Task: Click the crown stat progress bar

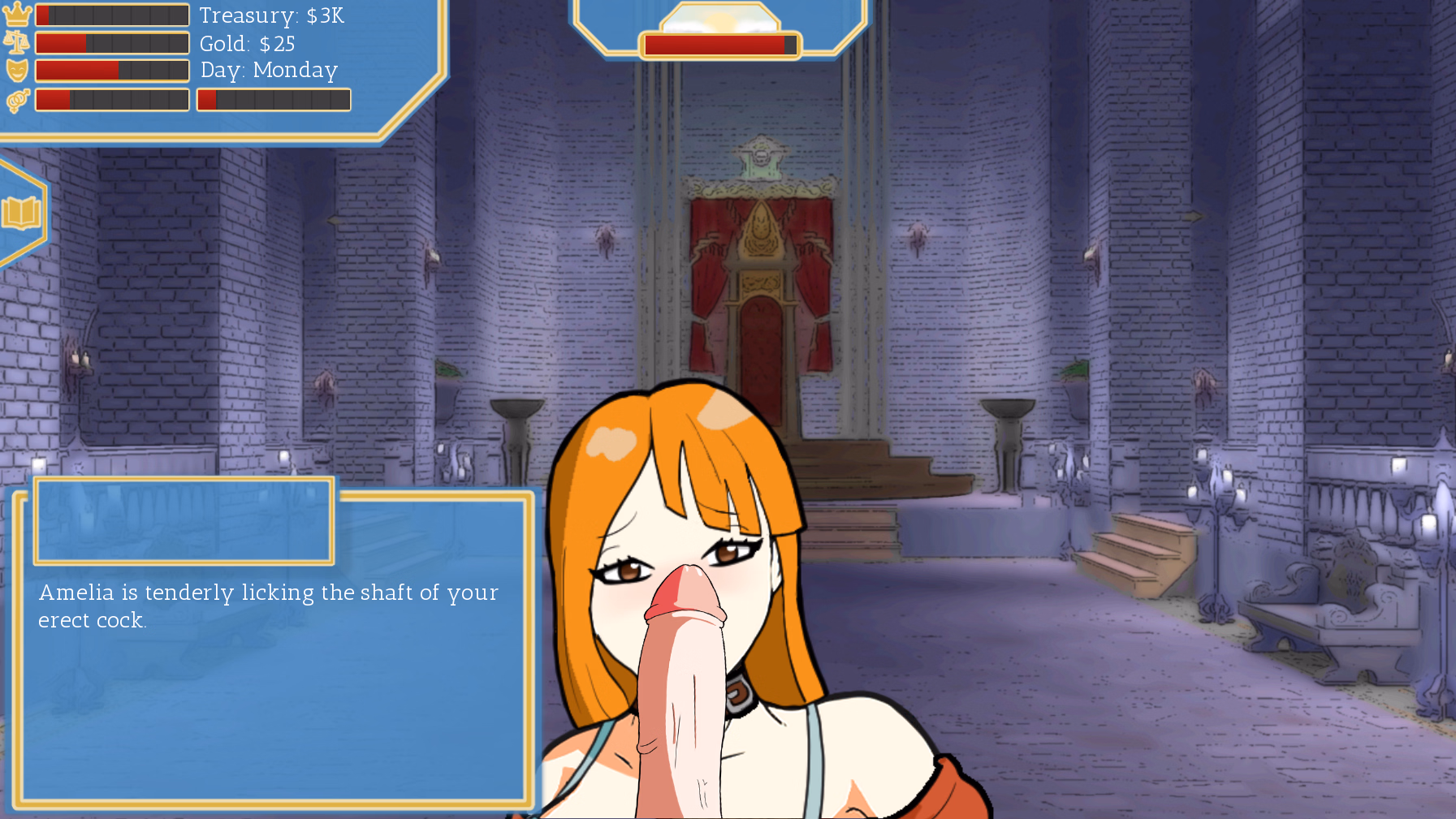Action: pos(112,13)
